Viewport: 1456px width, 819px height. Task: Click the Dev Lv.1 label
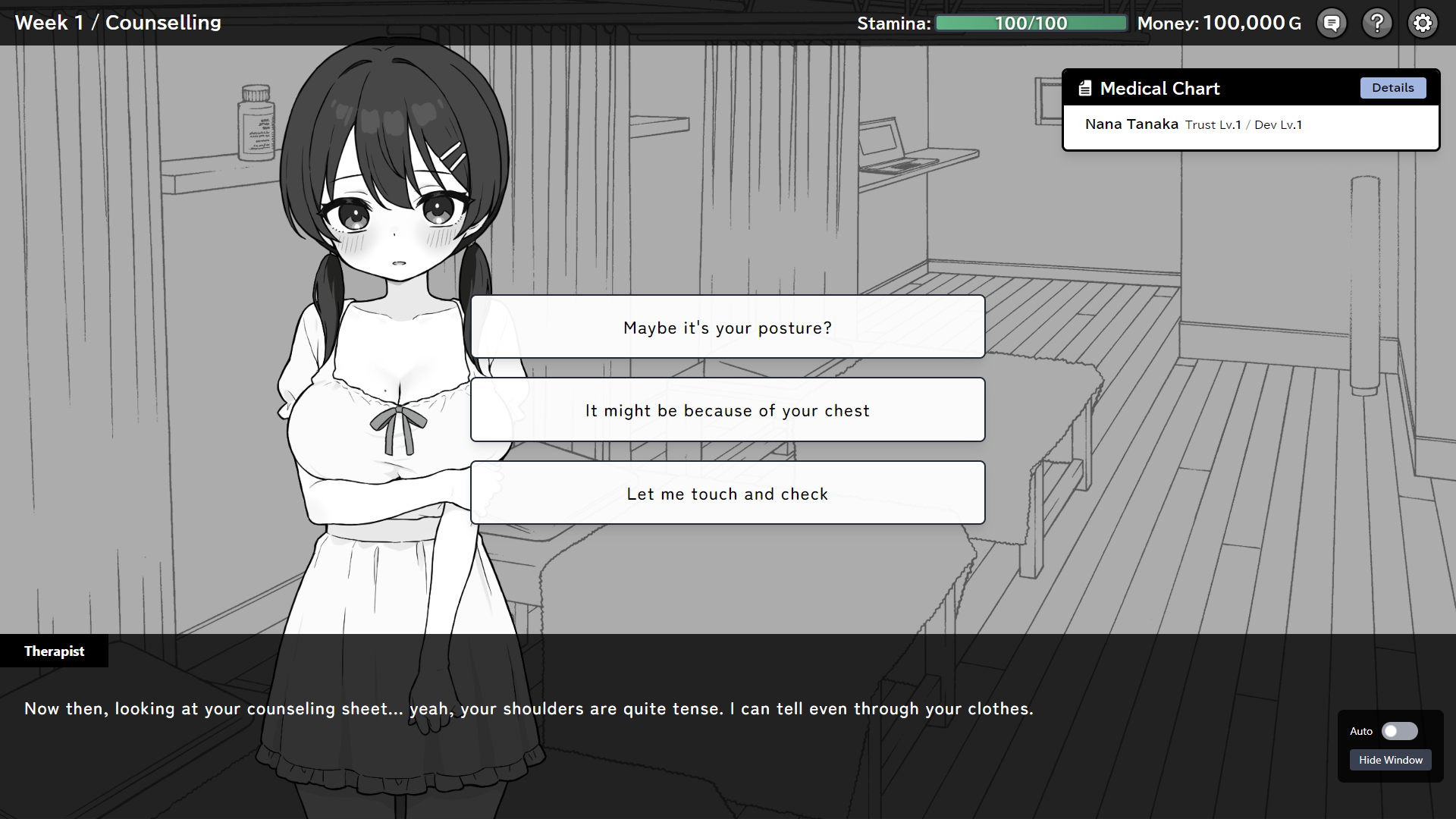tap(1278, 124)
